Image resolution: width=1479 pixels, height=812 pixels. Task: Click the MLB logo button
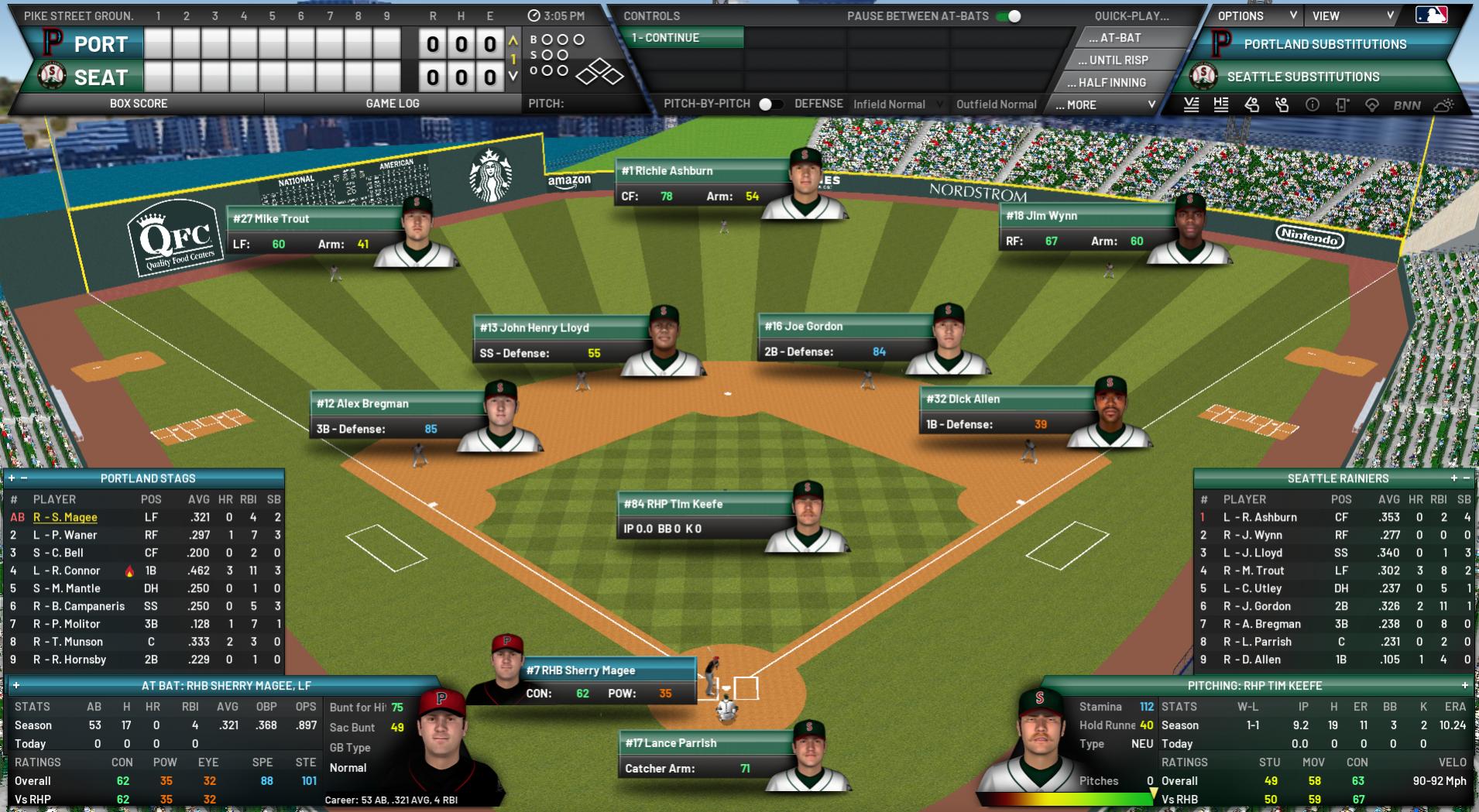(1431, 15)
